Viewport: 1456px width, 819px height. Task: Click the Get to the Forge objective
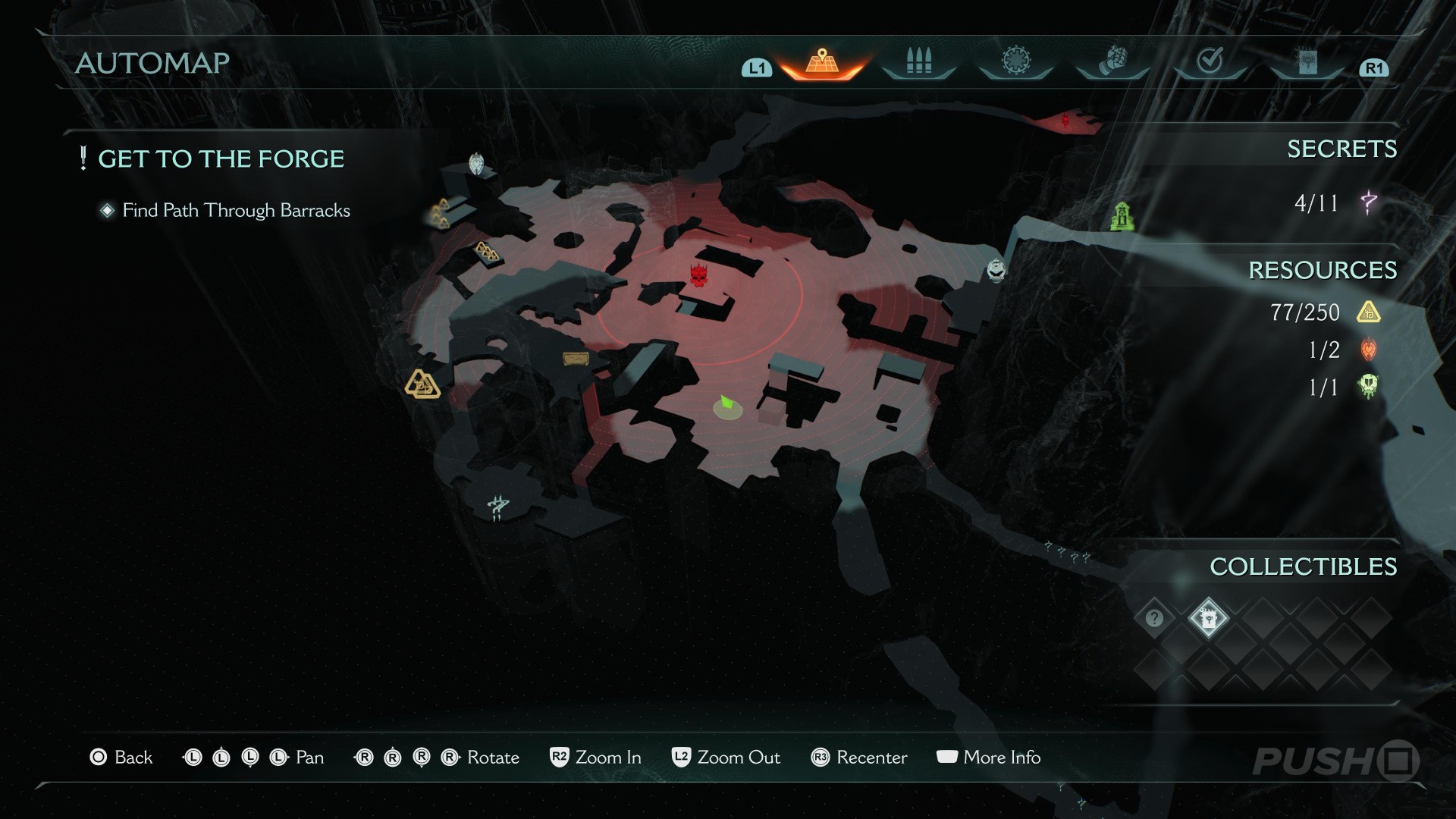[x=221, y=159]
